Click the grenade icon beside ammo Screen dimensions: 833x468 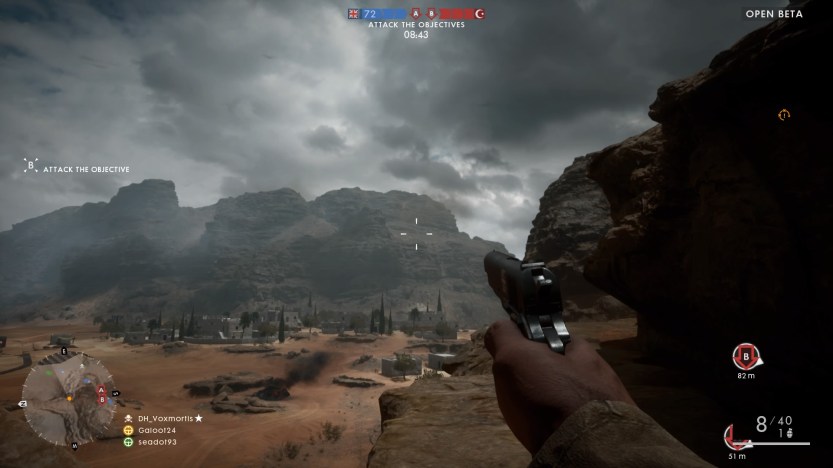click(x=789, y=434)
